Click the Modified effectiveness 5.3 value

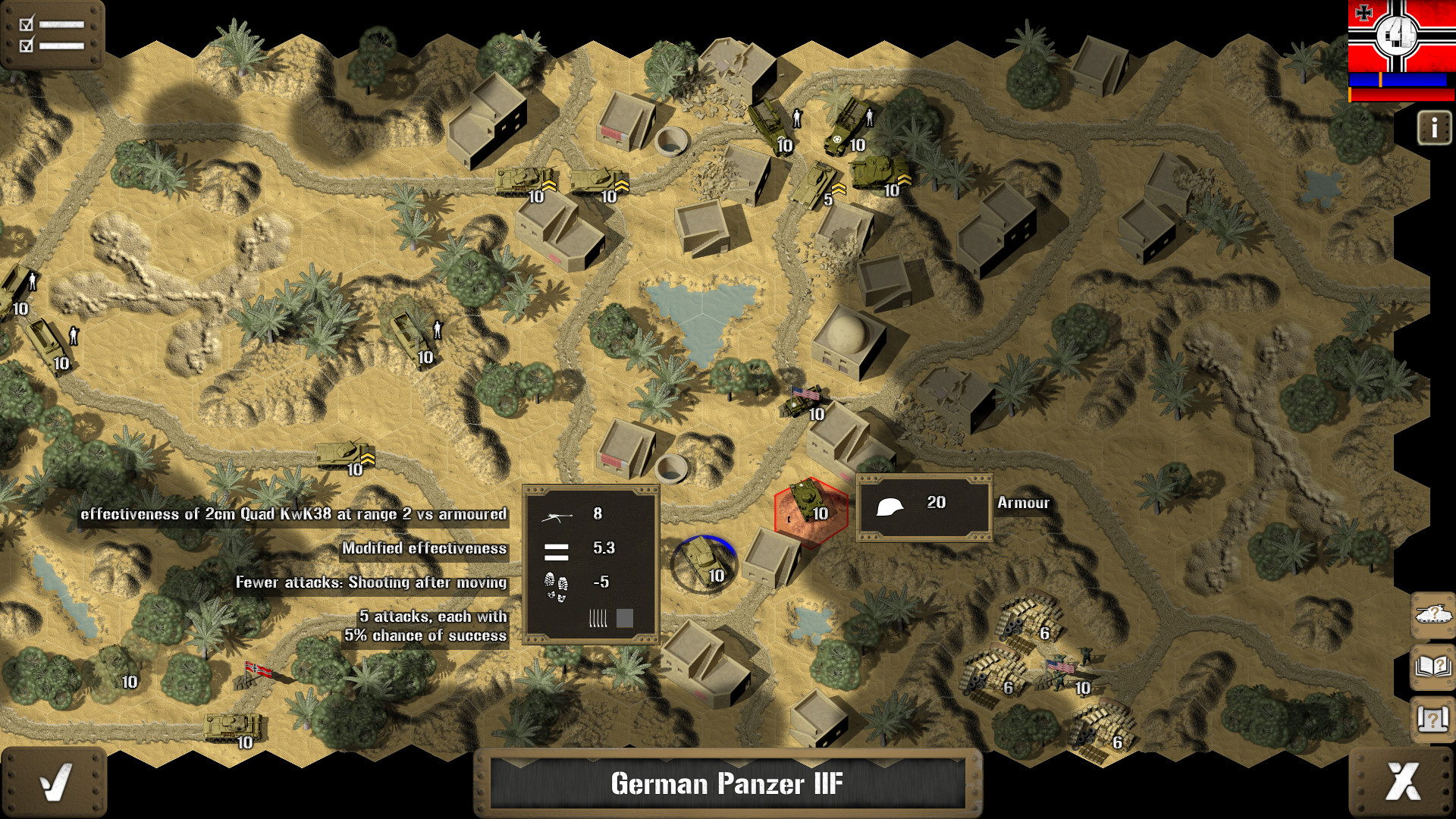tap(604, 548)
